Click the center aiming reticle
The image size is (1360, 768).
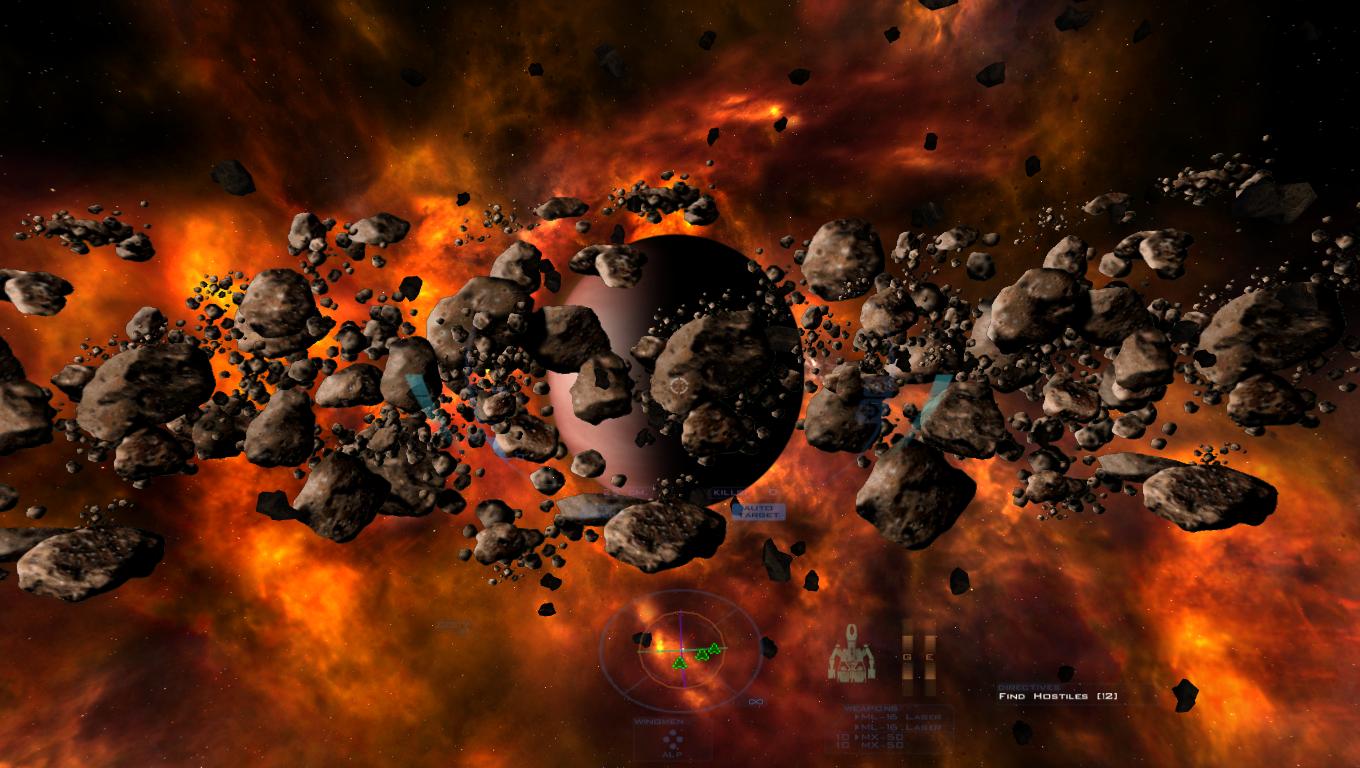point(678,384)
